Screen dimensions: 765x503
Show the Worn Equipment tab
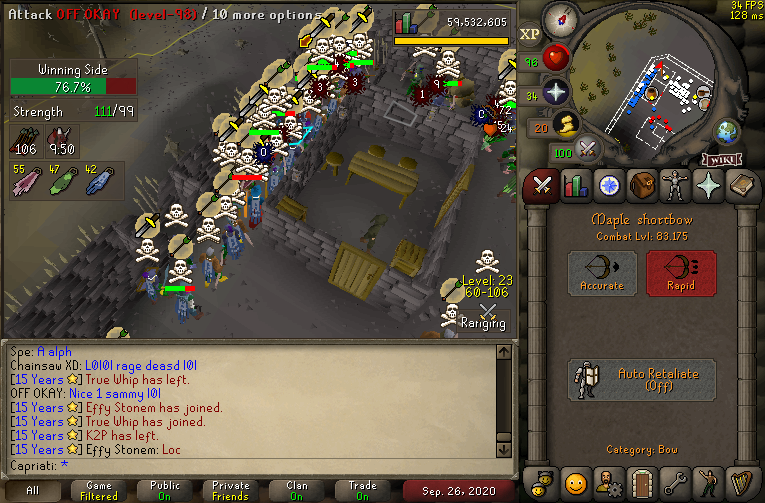pos(674,185)
